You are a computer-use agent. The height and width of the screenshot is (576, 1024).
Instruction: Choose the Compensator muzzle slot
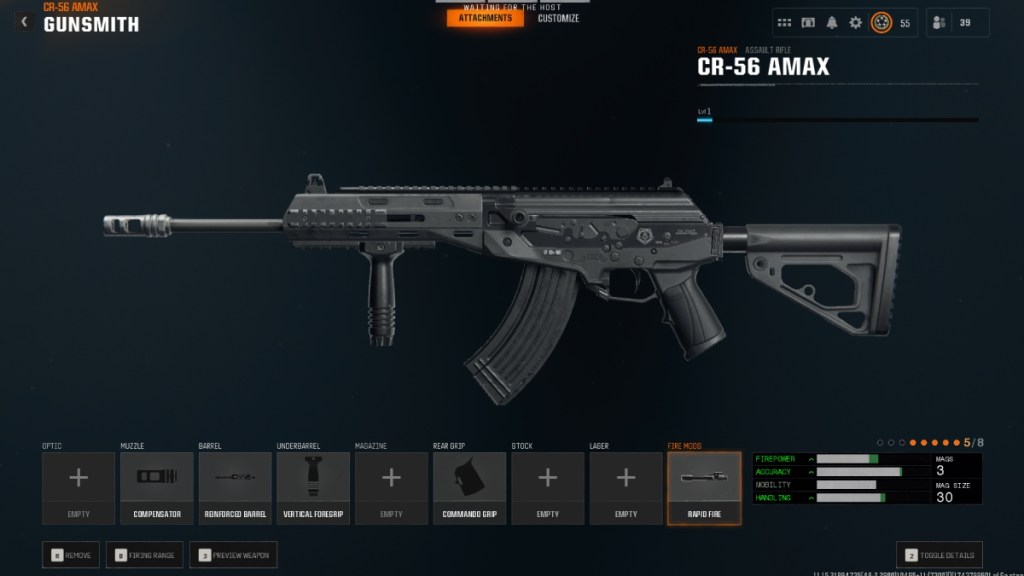157,488
